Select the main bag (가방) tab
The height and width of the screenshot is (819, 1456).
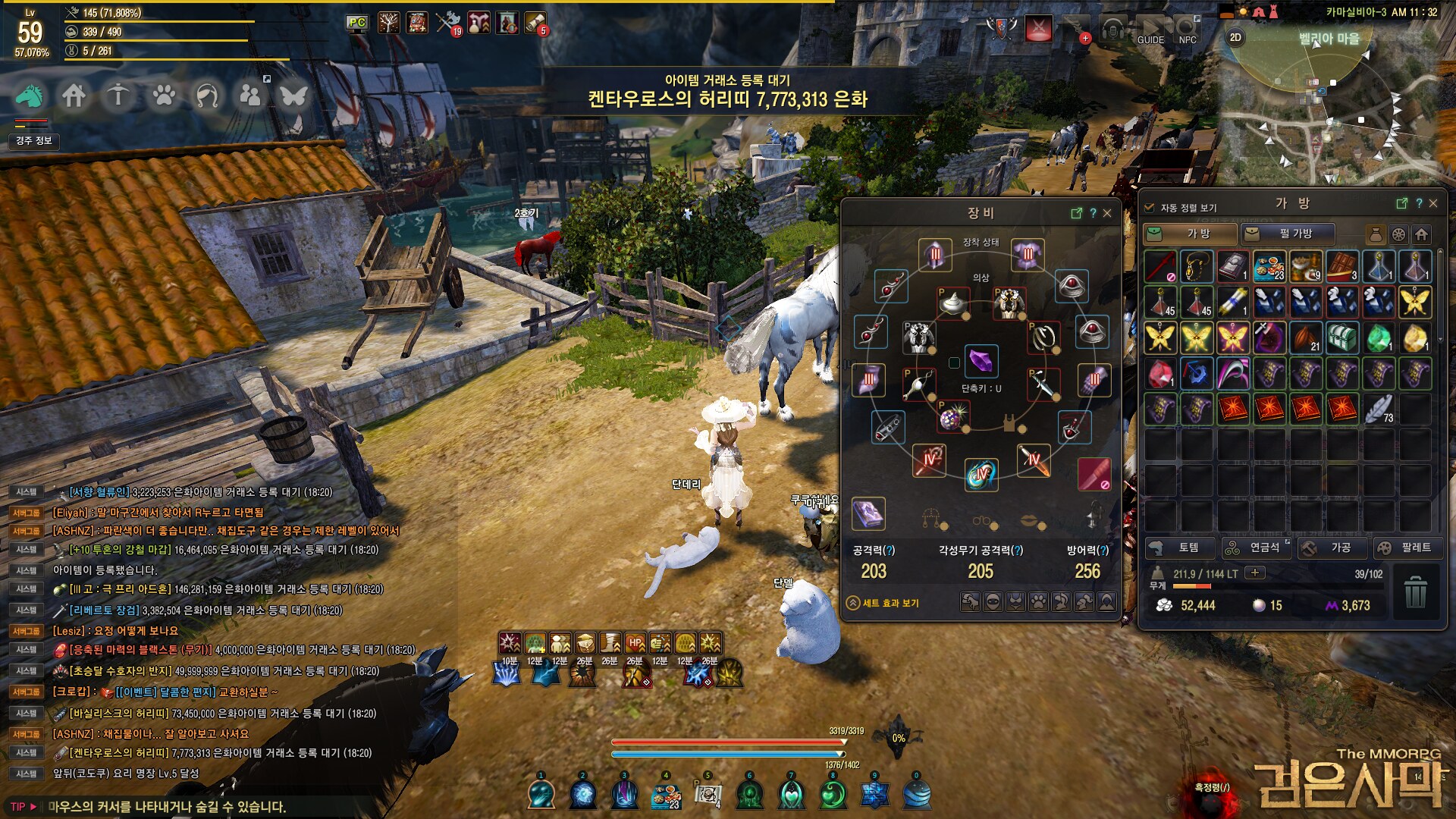pyautogui.click(x=1189, y=234)
